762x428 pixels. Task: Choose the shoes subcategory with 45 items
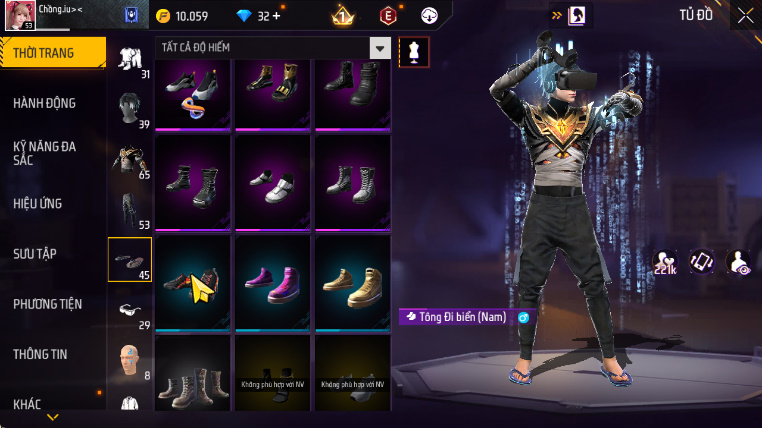pyautogui.click(x=130, y=260)
